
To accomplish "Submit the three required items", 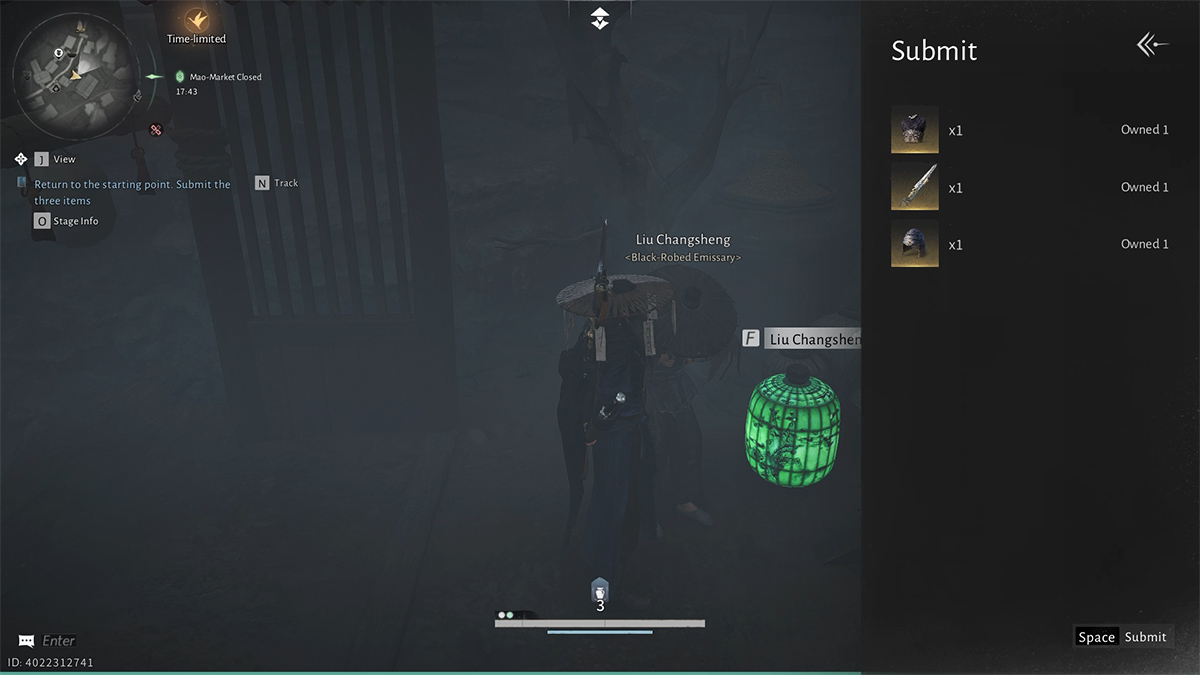I will pos(1121,637).
